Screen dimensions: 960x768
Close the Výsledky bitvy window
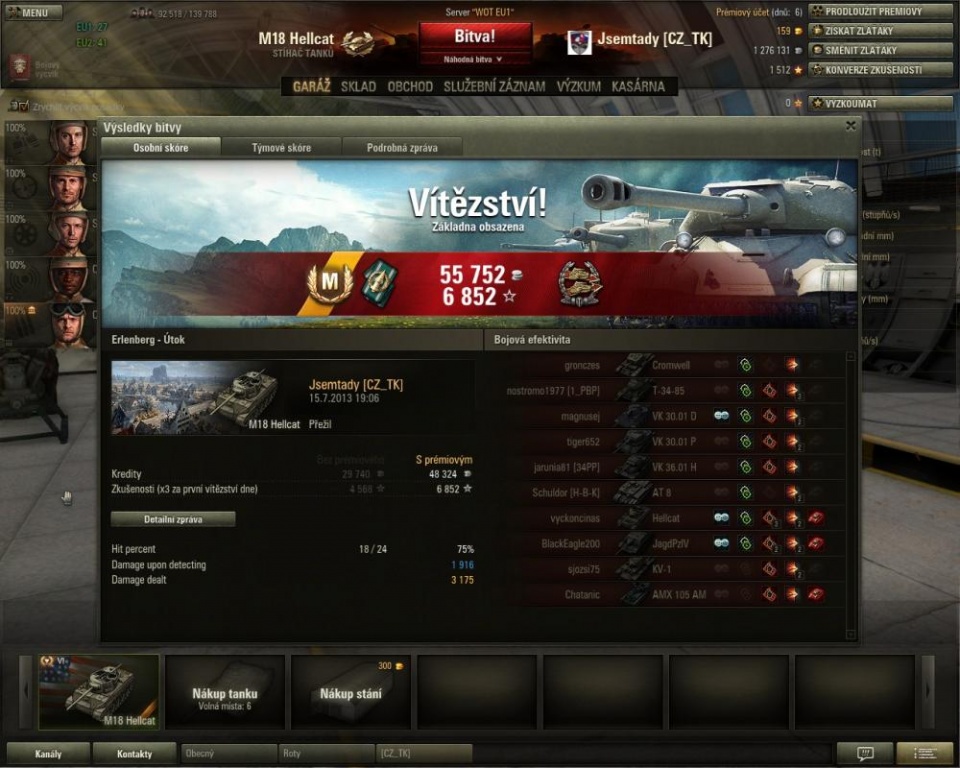[x=850, y=126]
